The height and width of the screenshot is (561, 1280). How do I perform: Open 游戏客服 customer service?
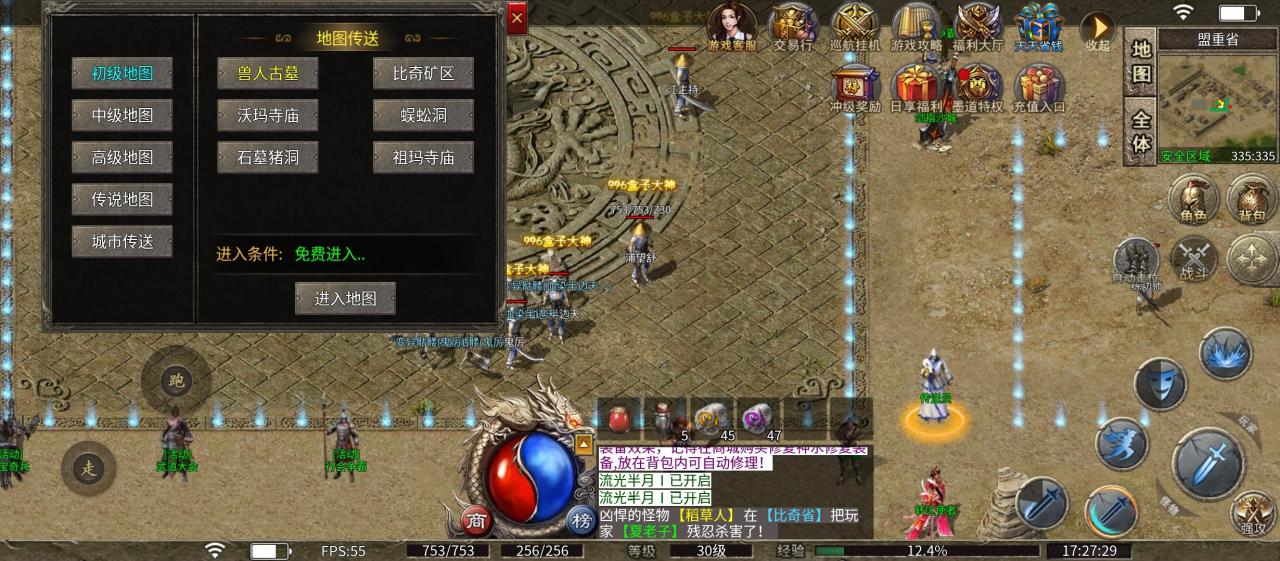(x=733, y=26)
